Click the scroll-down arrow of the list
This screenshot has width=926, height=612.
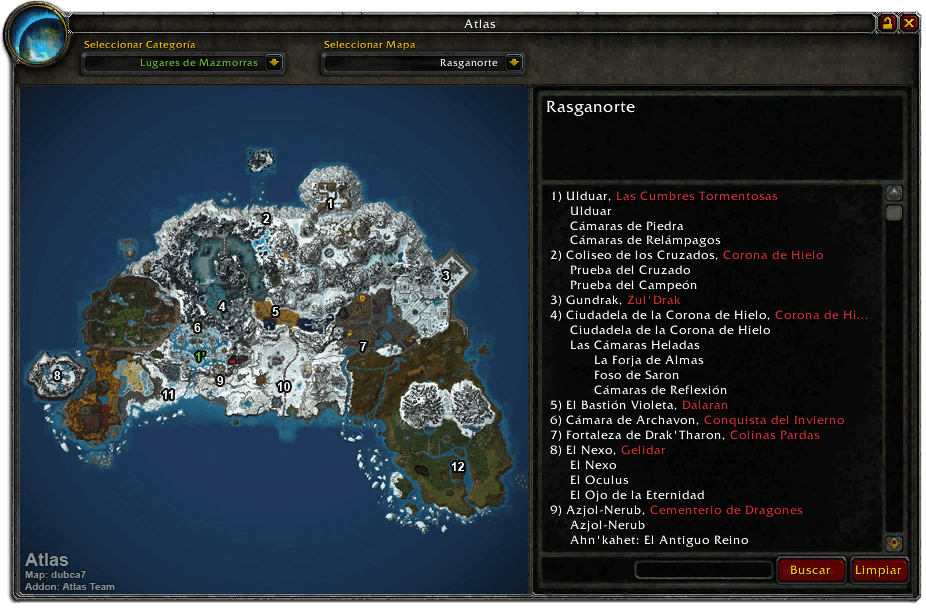894,543
